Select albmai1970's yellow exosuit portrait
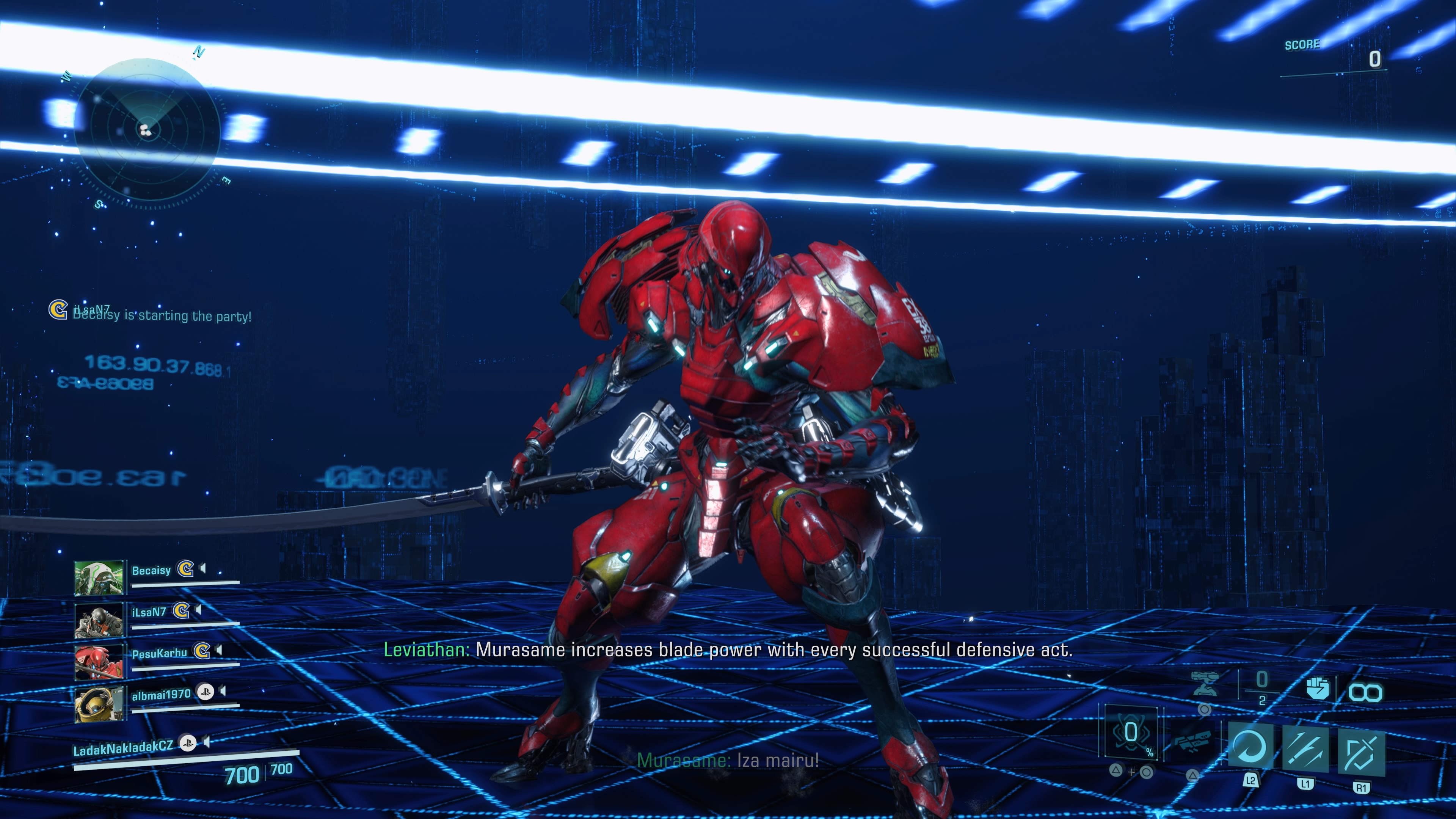 click(x=99, y=704)
